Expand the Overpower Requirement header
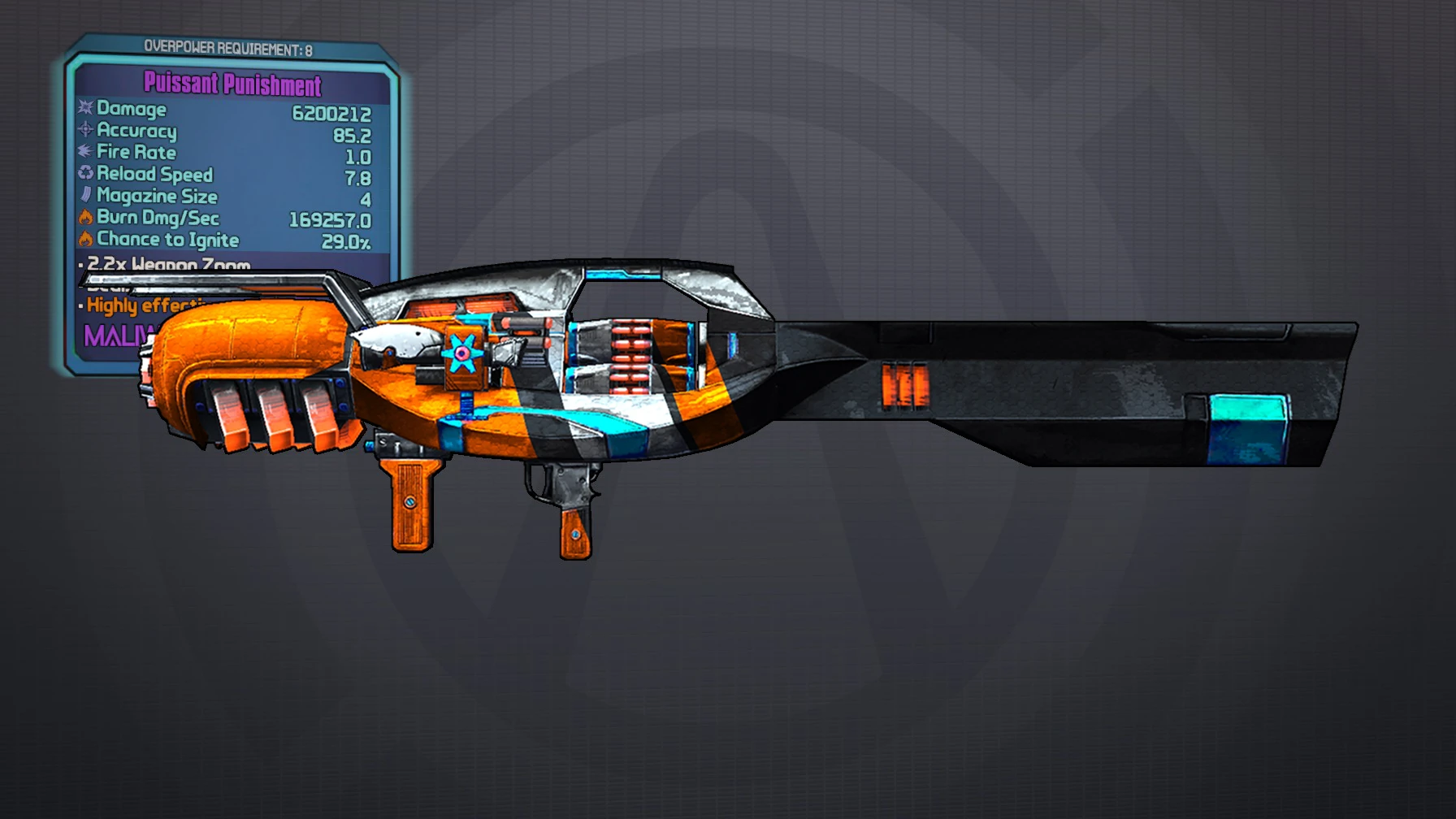Screen dimensions: 1456x819 point(230,46)
